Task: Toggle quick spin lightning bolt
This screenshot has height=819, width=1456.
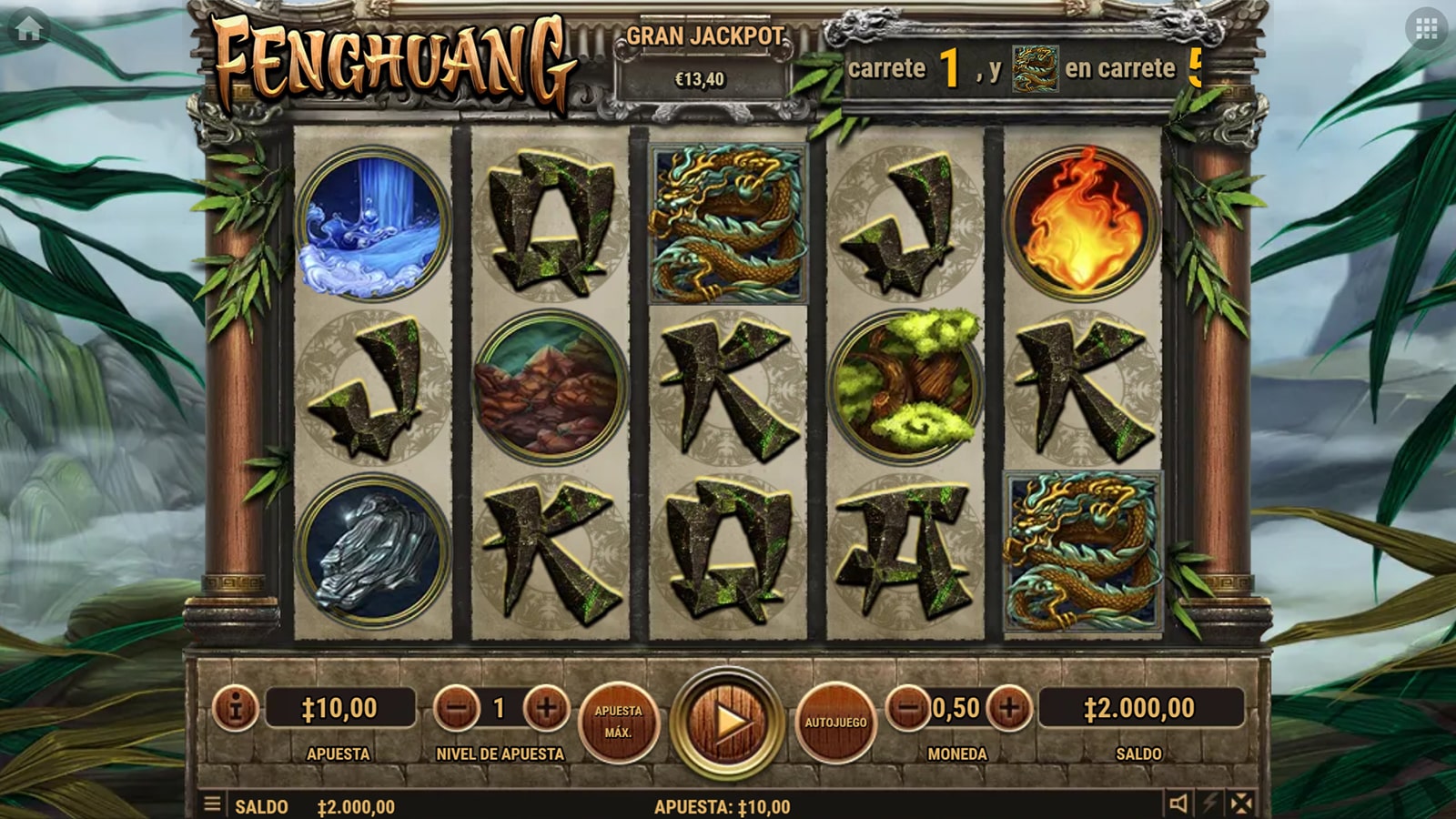Action: [x=1210, y=803]
